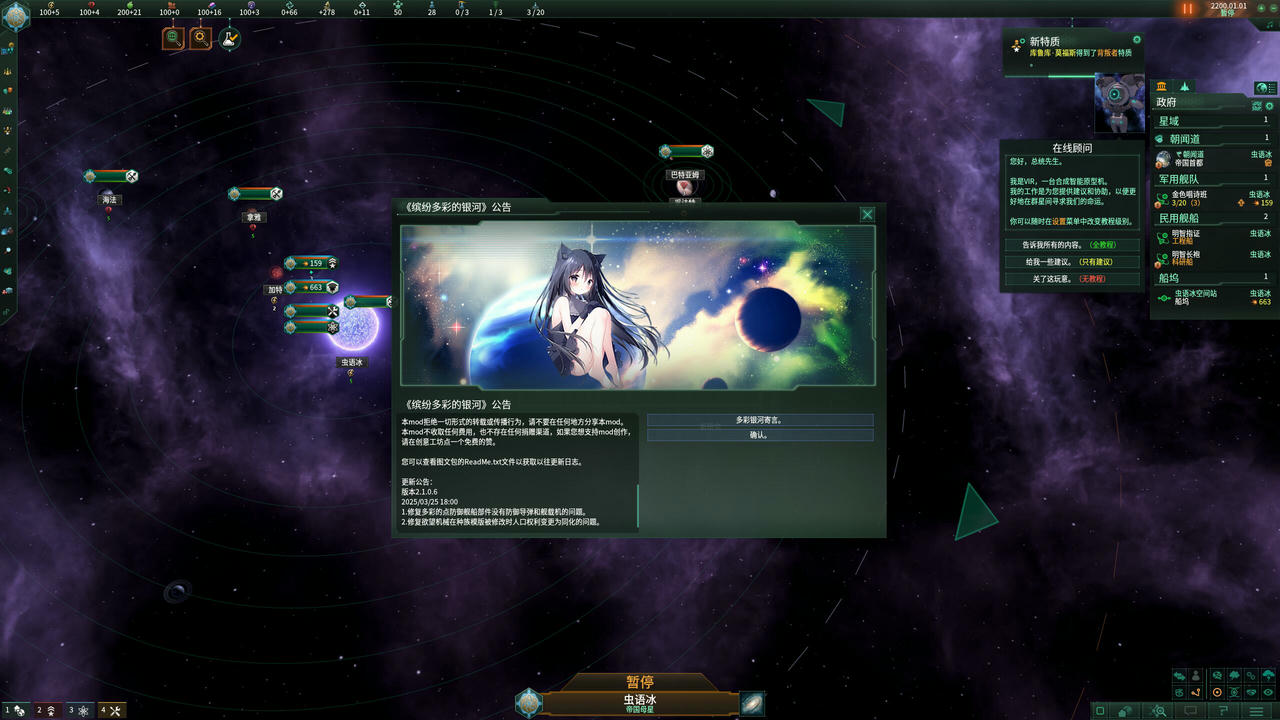This screenshot has width=1280, height=720.
Task: Click the 金色唱诗班 fleet icon in the outliner
Action: (x=1163, y=198)
